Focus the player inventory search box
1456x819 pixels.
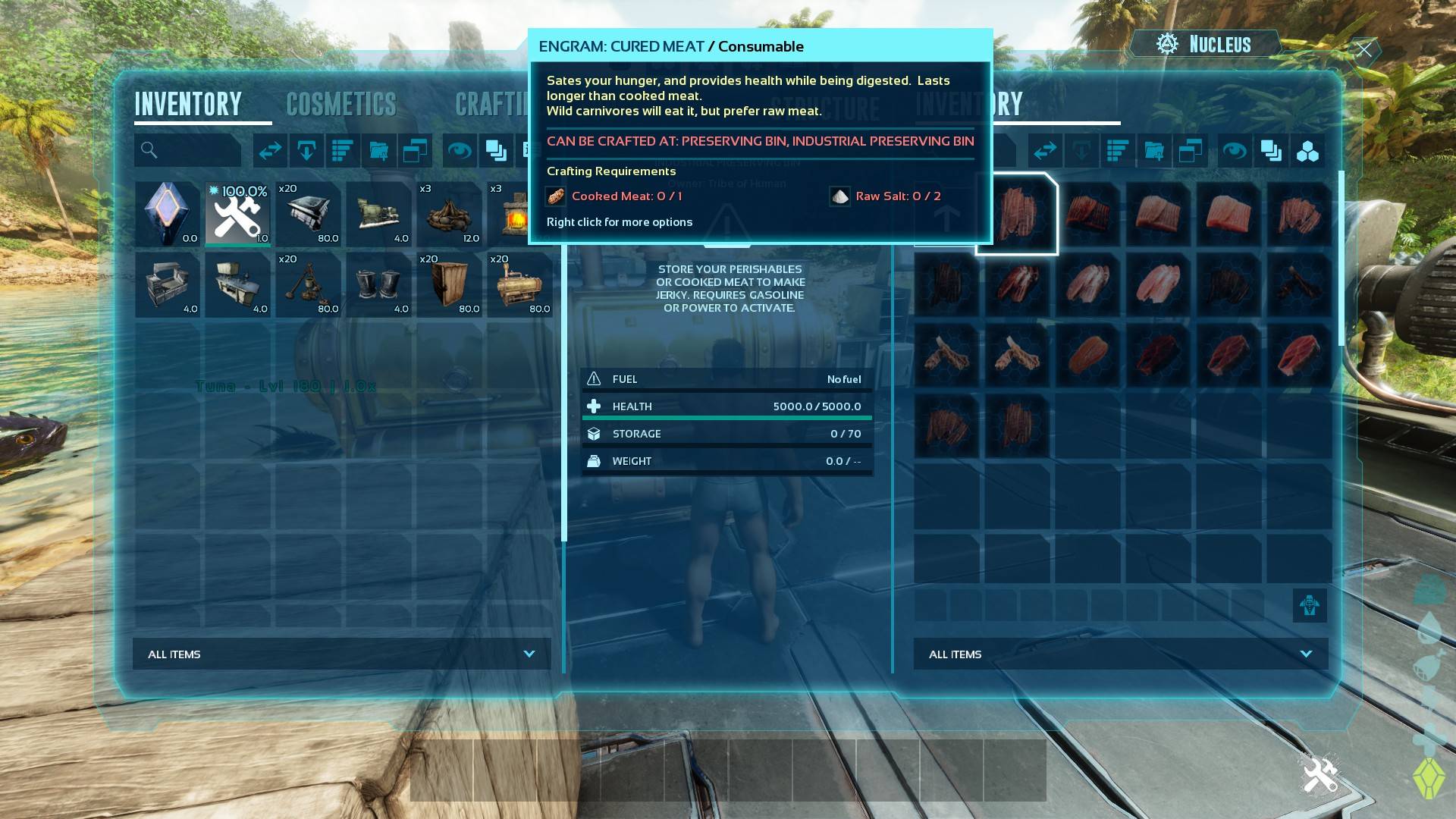[x=188, y=151]
